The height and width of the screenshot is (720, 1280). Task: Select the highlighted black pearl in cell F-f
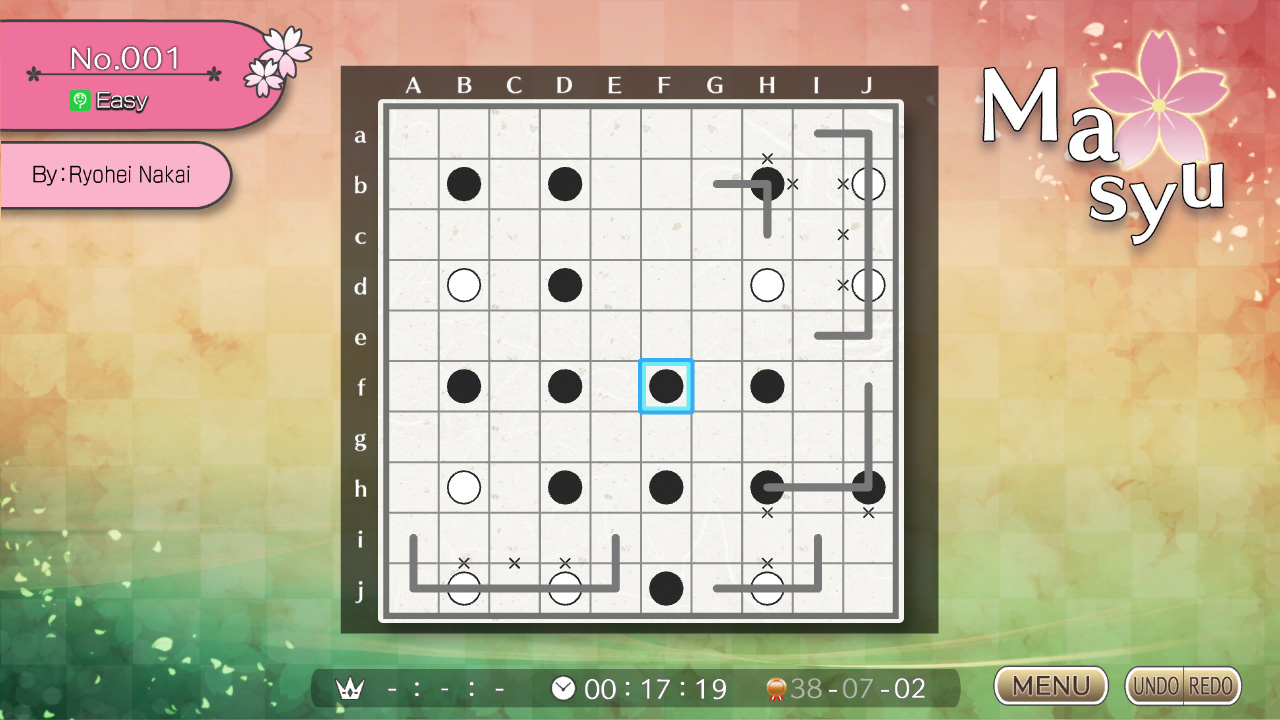point(666,386)
